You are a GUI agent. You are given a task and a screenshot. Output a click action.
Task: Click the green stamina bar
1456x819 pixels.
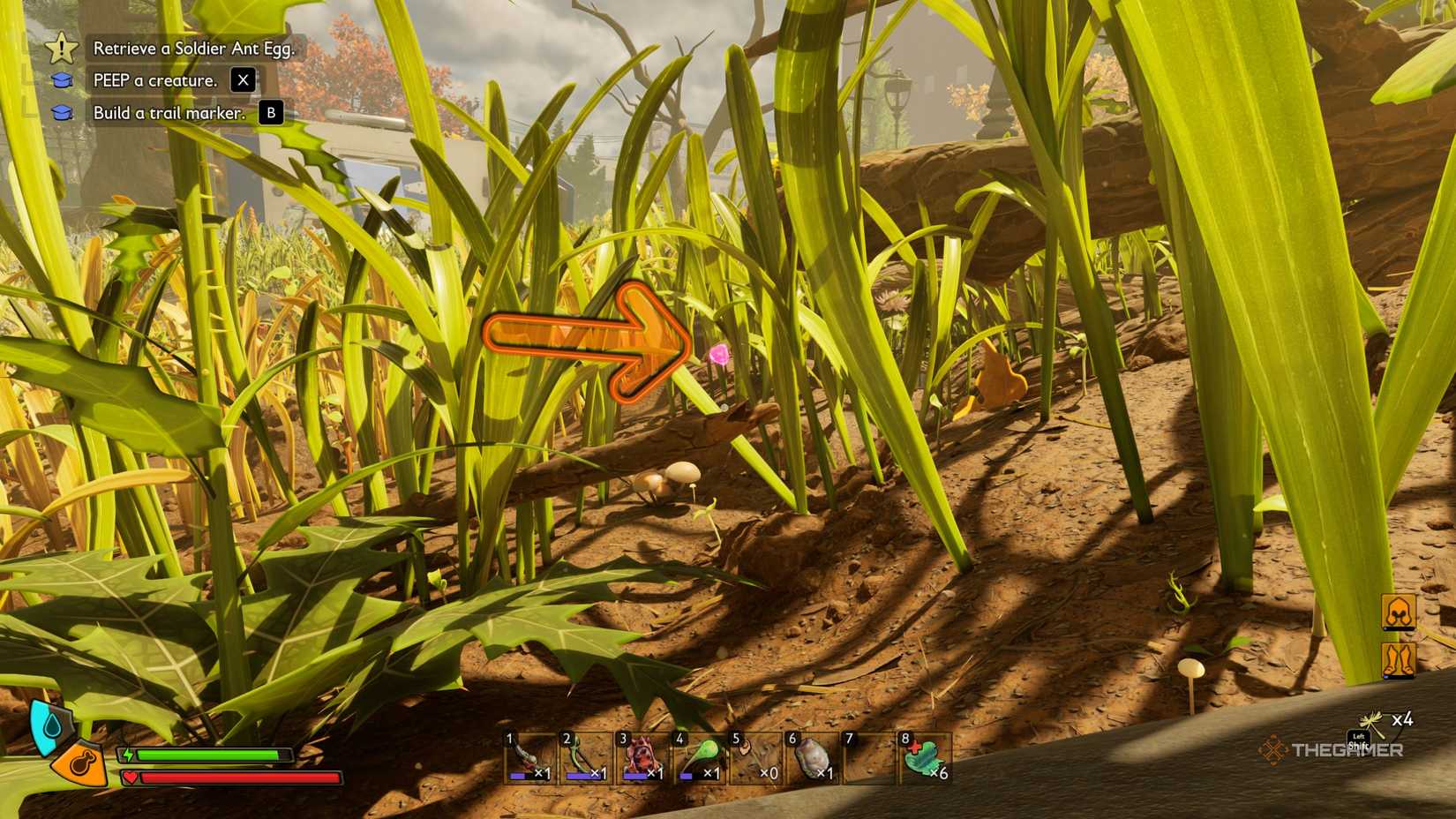click(x=207, y=755)
